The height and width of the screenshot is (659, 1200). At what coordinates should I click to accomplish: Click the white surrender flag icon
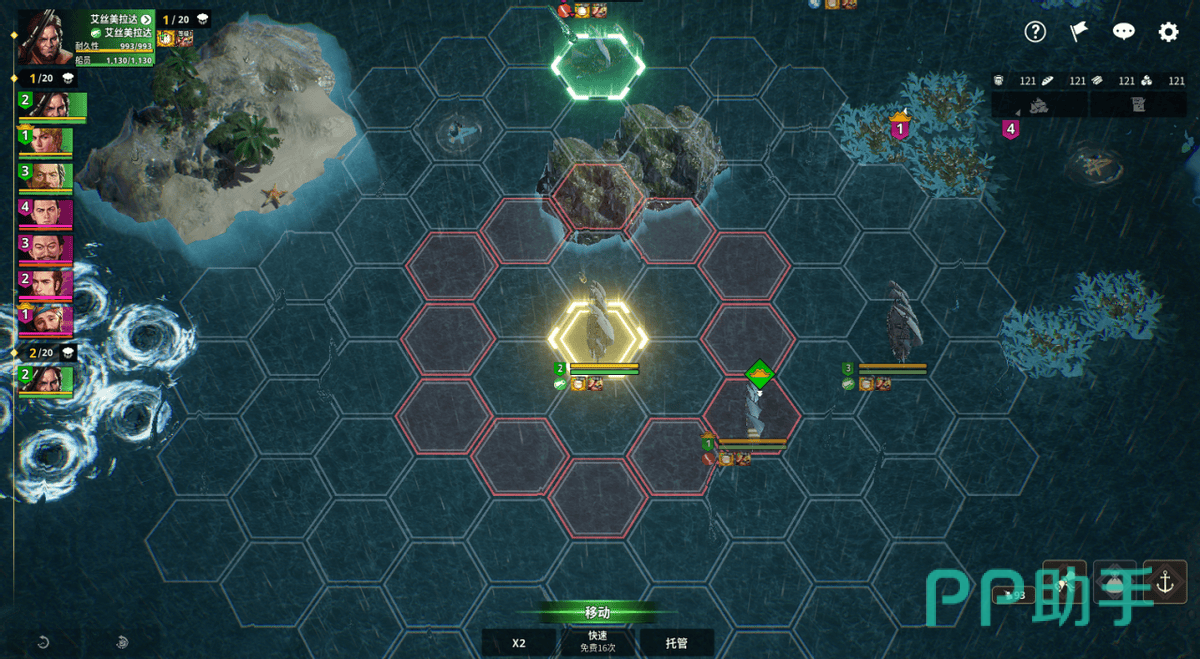coord(1079,32)
